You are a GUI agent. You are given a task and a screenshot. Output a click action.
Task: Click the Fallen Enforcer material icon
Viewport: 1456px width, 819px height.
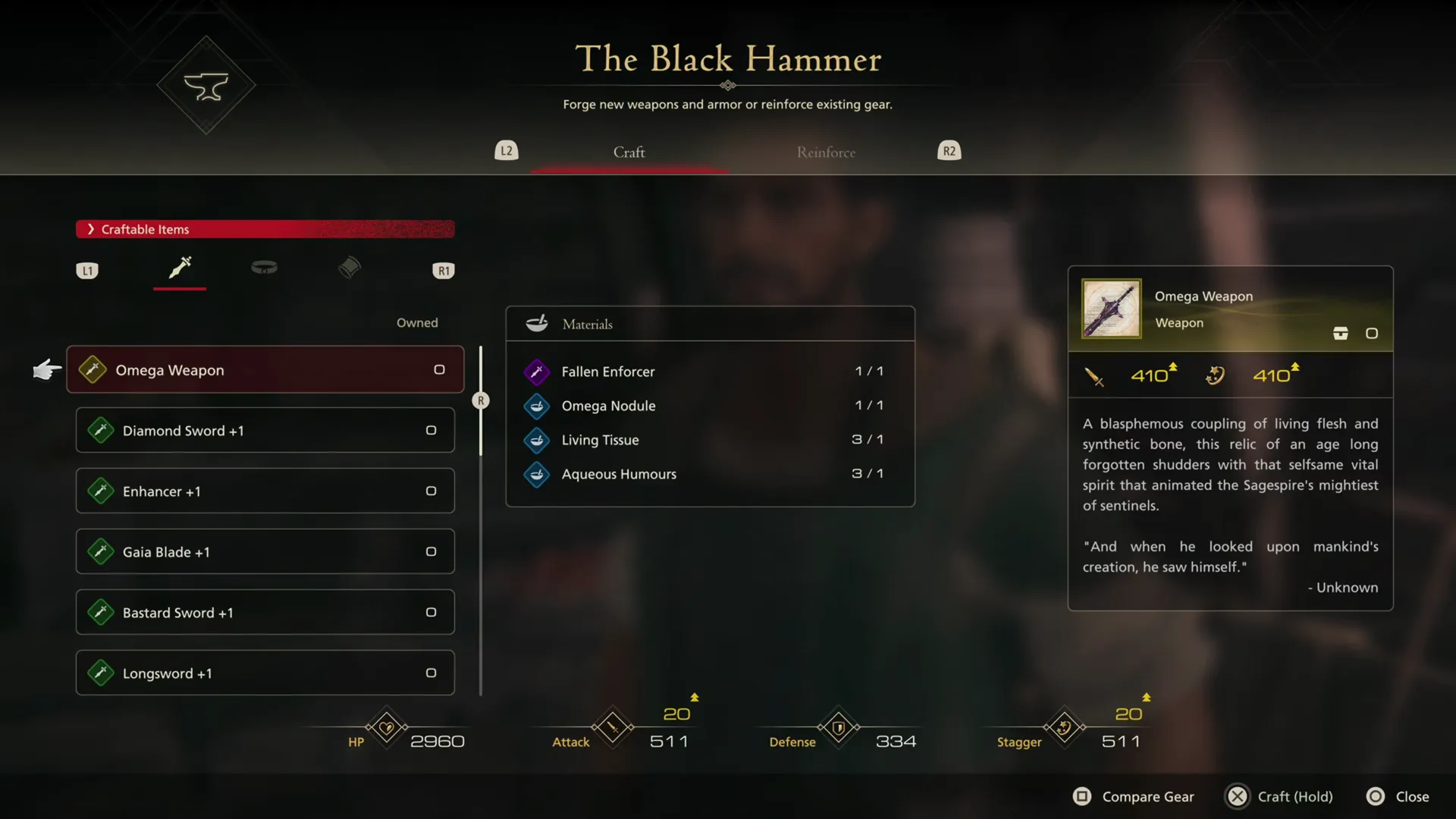click(x=536, y=372)
